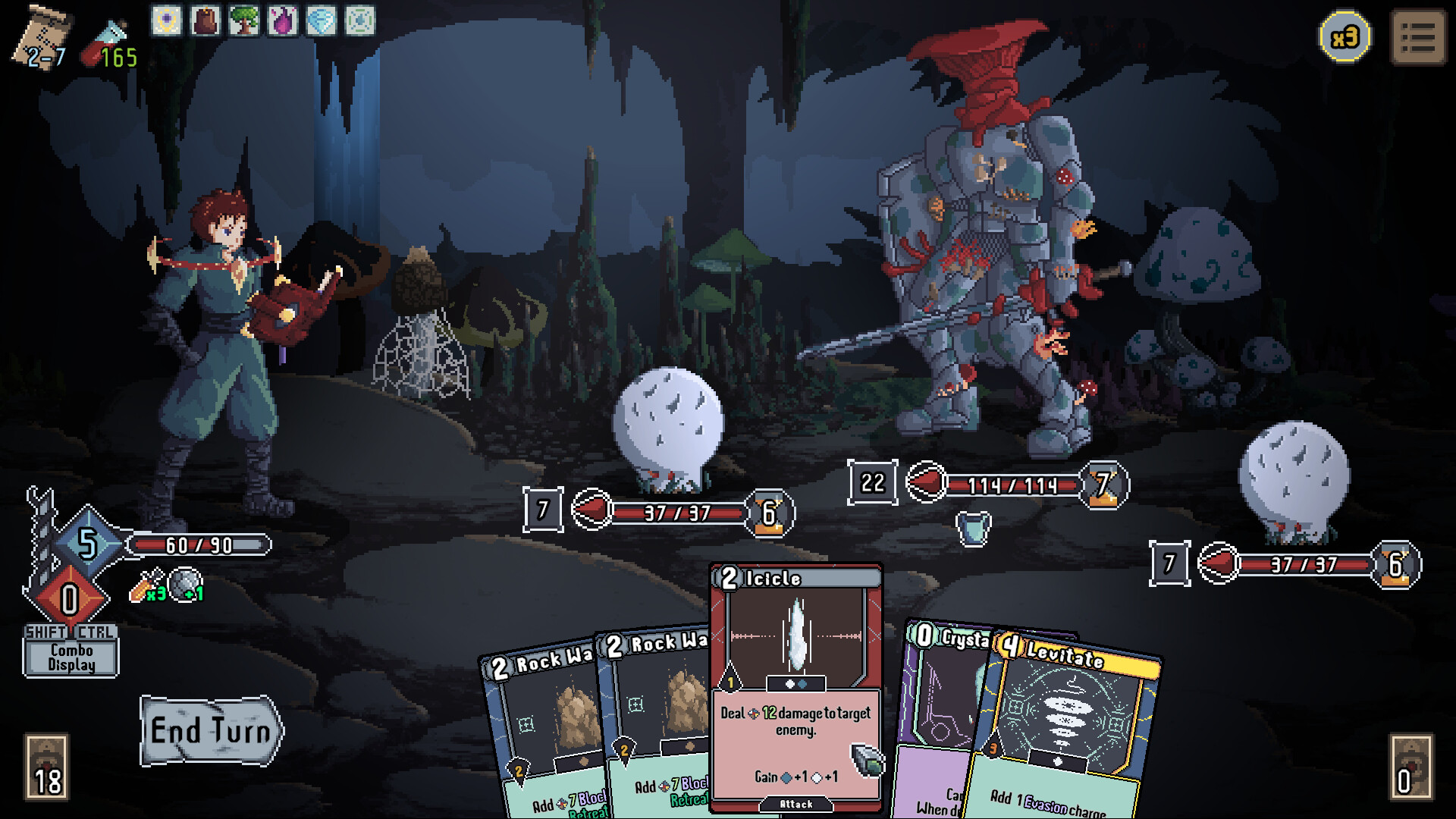End the current turn
Viewport: 1456px width, 819px height.
click(211, 730)
